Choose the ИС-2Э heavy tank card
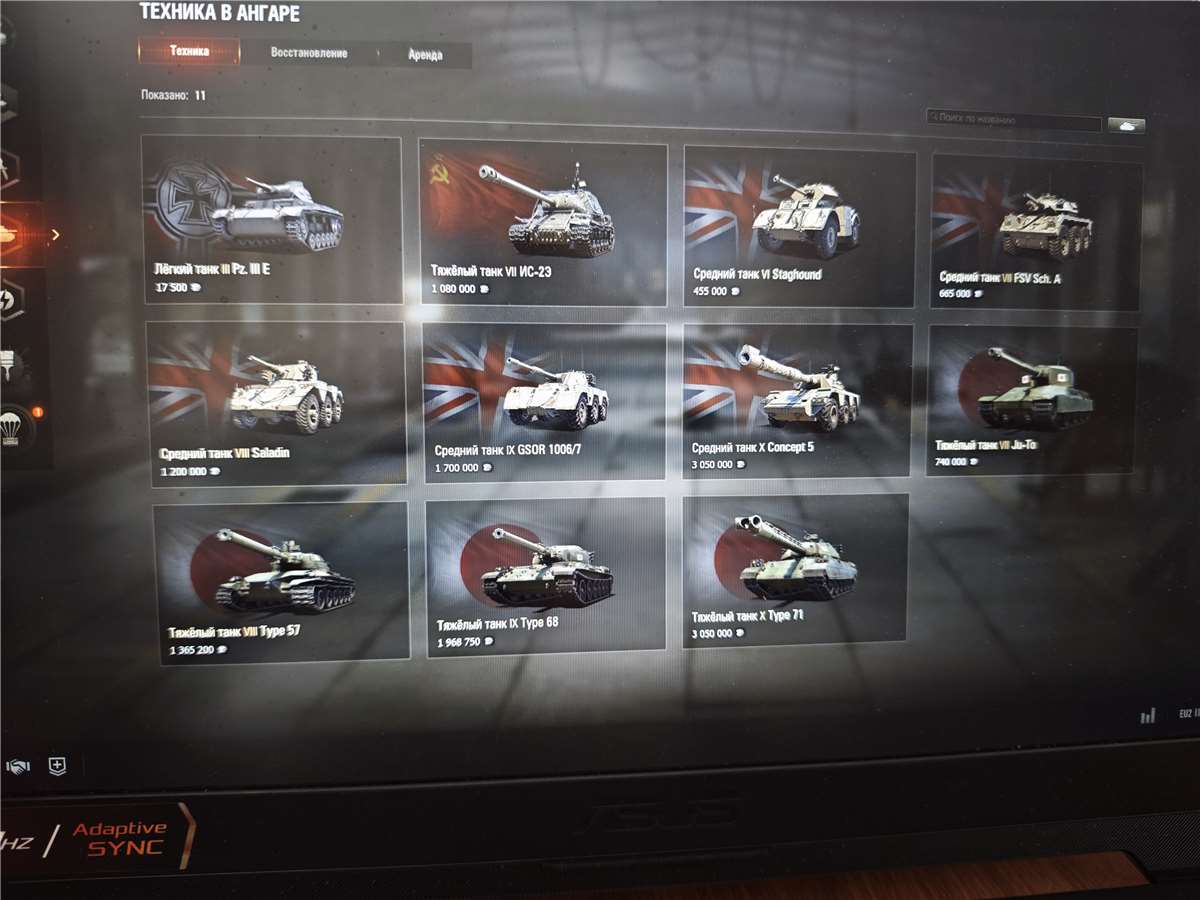The height and width of the screenshot is (900, 1200). point(543,223)
